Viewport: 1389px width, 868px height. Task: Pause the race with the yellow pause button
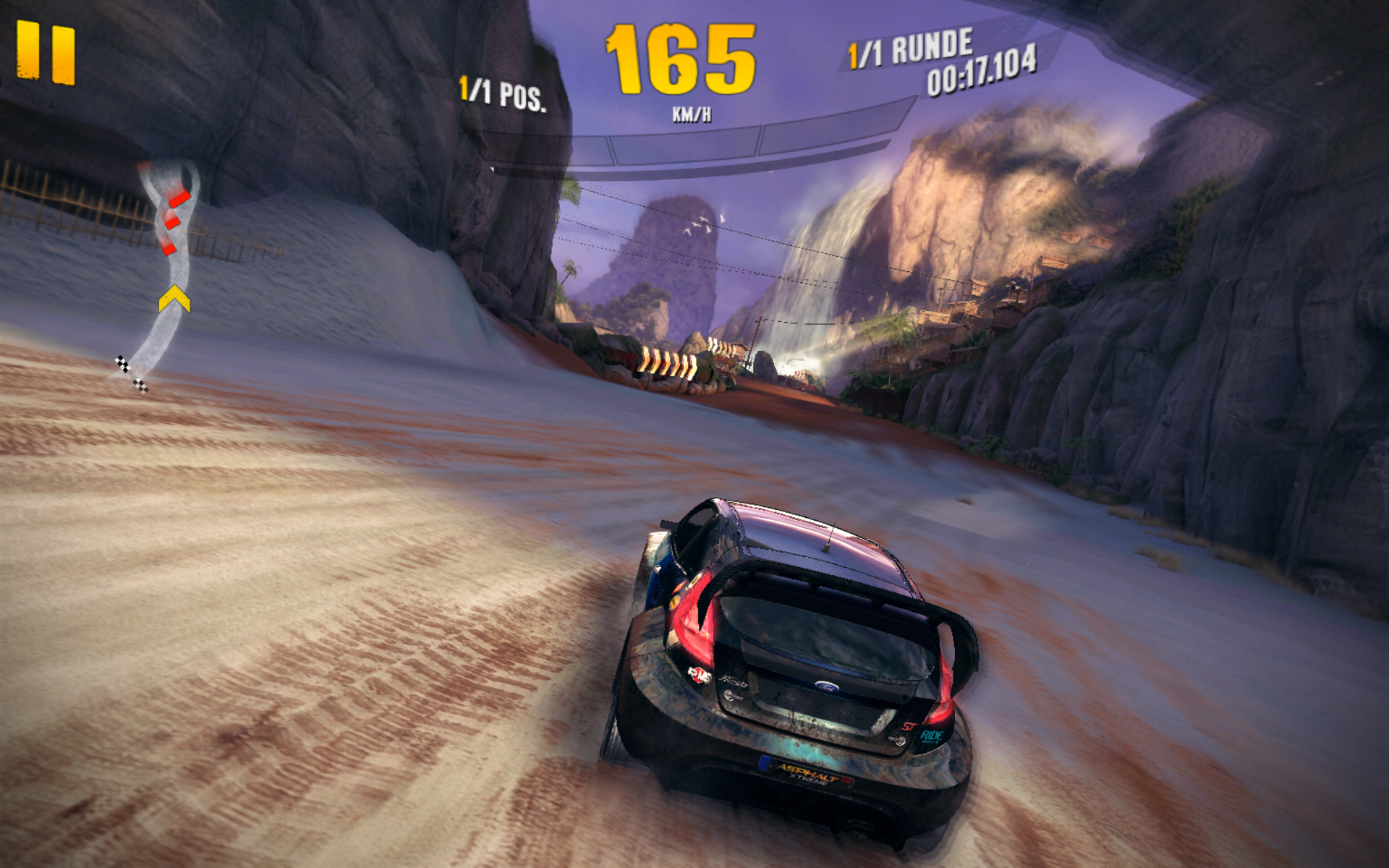(46, 52)
